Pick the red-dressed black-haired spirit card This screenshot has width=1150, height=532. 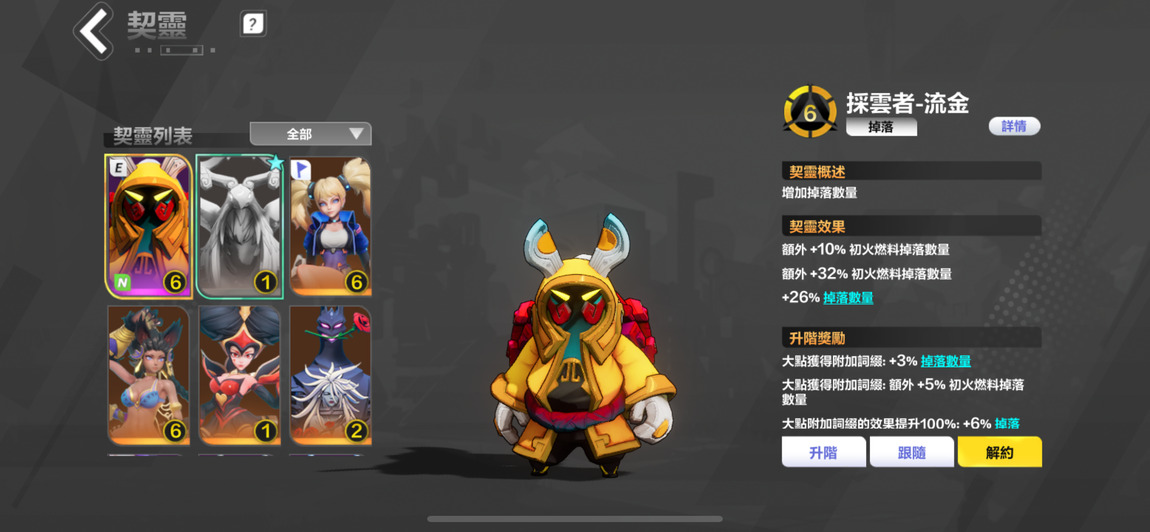coord(240,374)
